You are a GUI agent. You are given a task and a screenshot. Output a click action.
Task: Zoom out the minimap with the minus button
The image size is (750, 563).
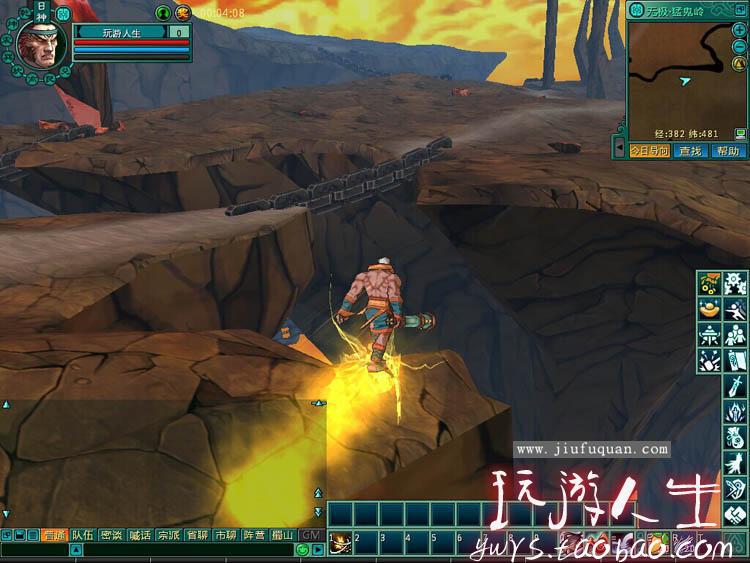[739, 43]
